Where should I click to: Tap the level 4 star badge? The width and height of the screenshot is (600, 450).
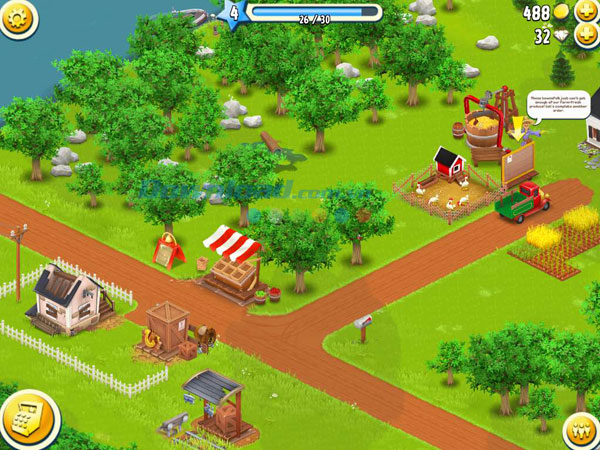point(234,13)
